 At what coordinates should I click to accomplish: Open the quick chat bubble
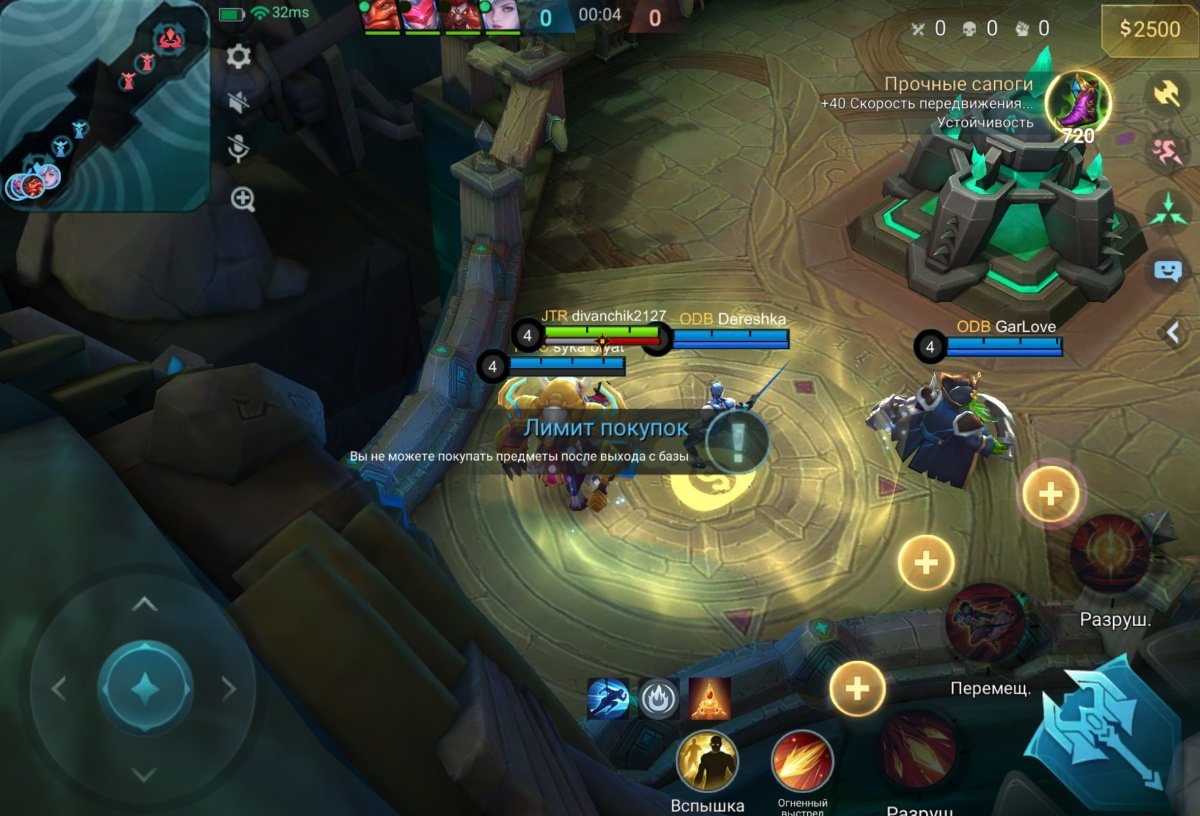1167,270
